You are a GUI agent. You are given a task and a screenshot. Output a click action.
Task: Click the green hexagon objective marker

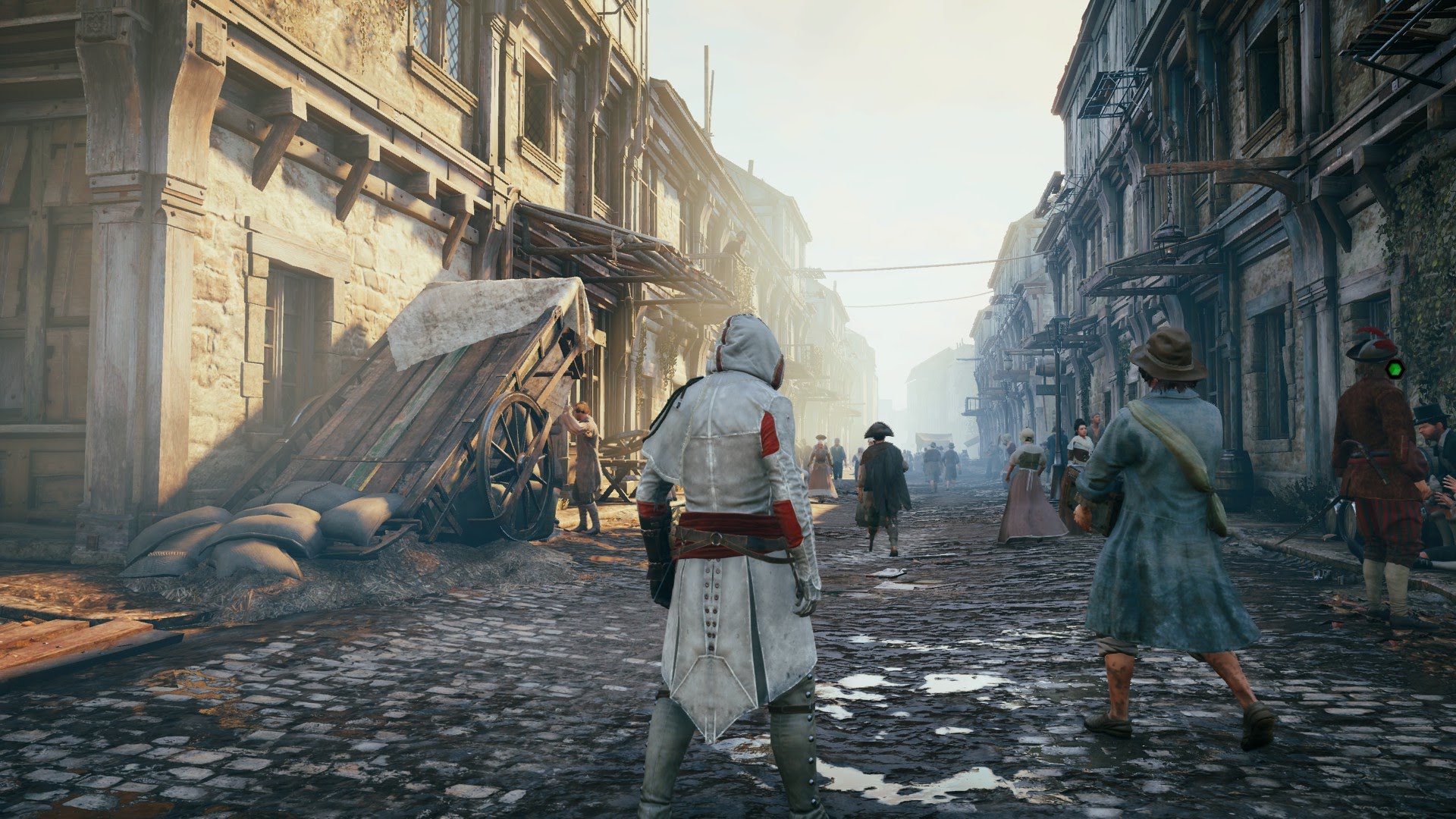click(1394, 369)
